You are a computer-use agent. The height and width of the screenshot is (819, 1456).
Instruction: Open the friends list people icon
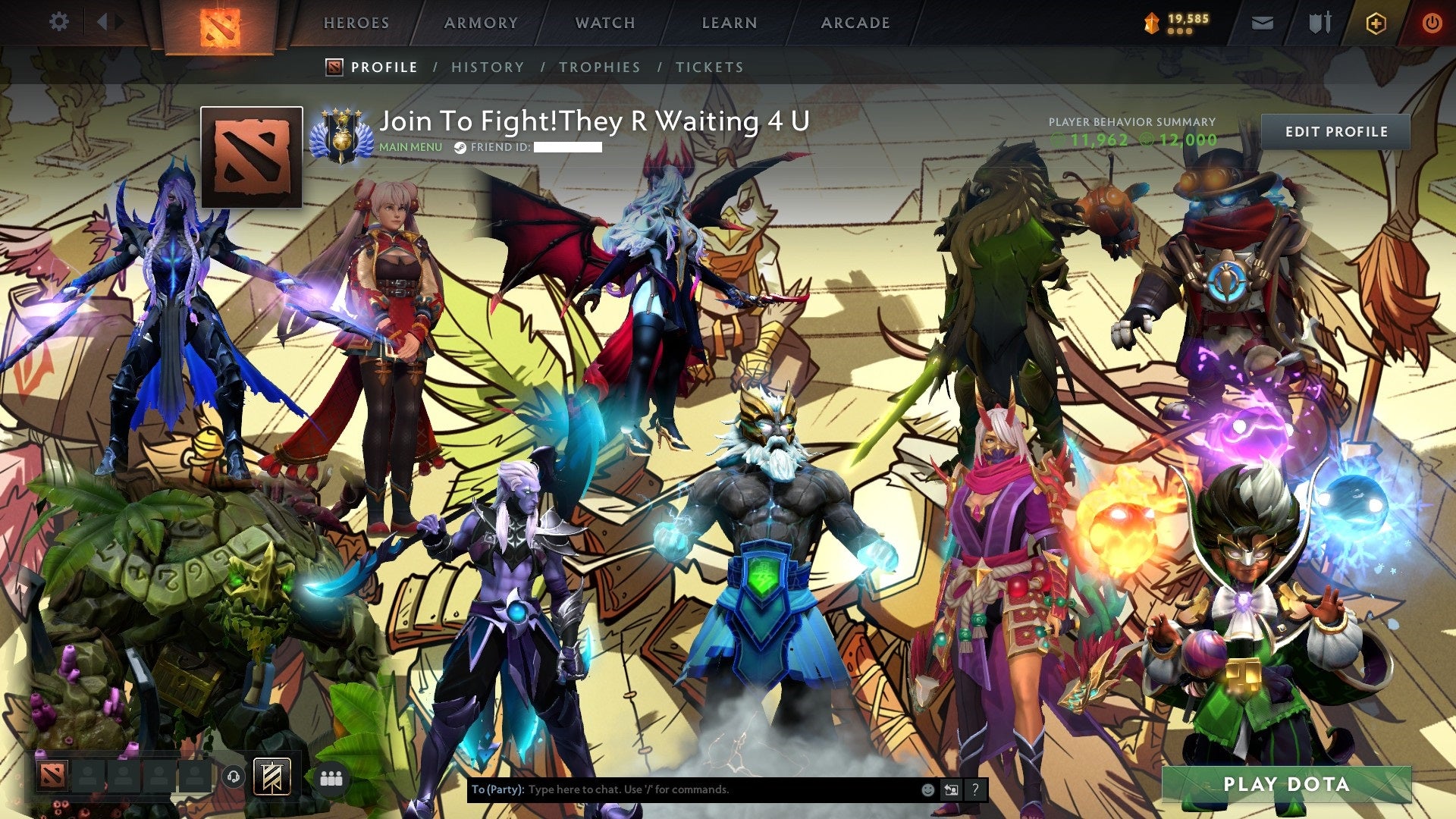(332, 777)
